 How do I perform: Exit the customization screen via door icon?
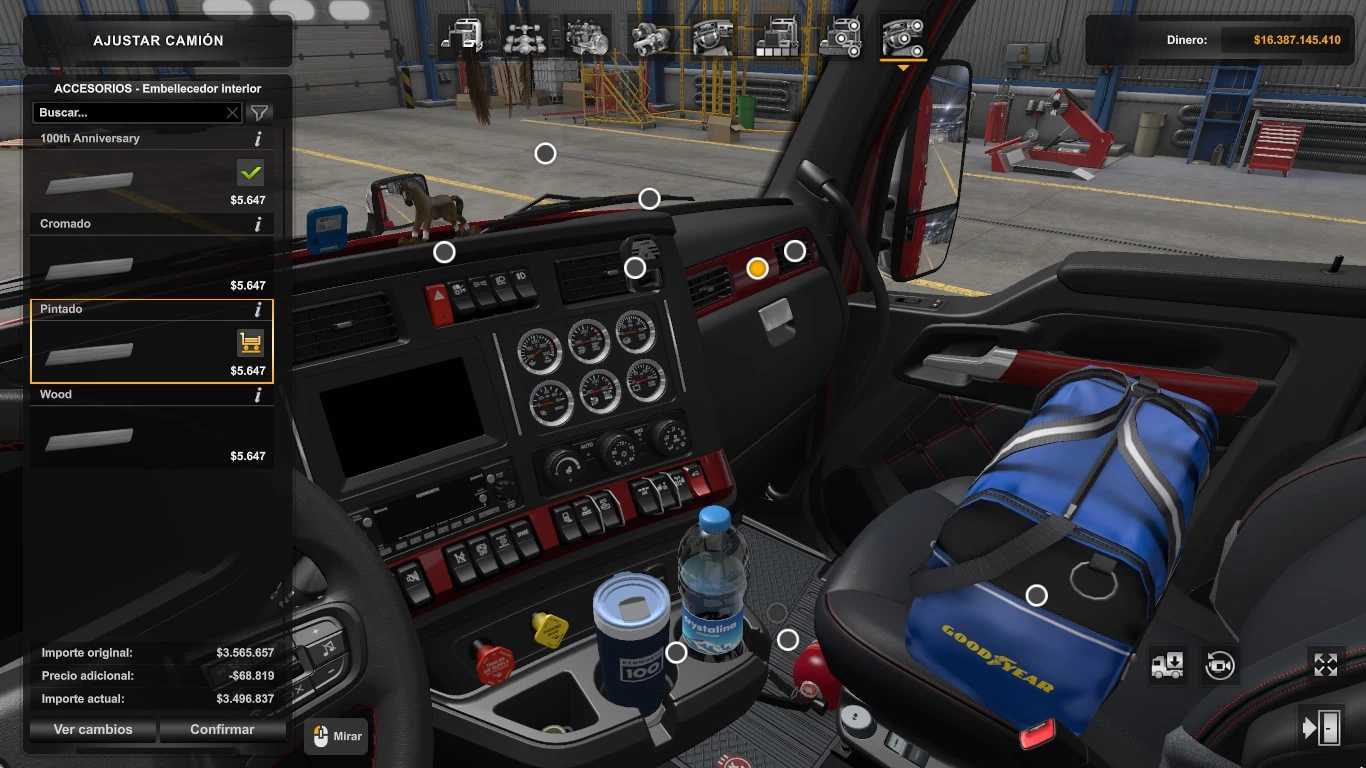1320,729
